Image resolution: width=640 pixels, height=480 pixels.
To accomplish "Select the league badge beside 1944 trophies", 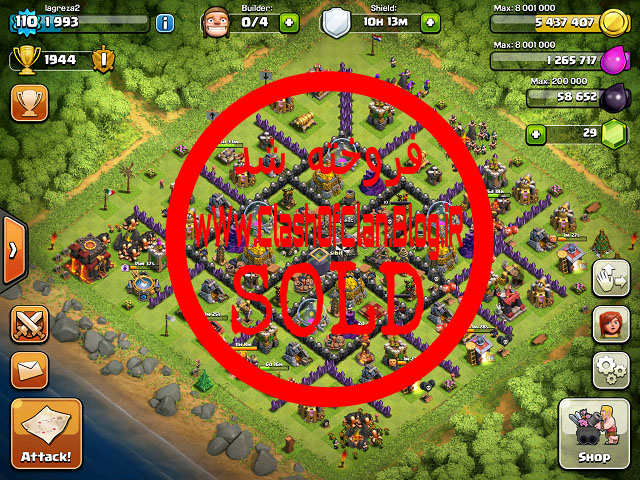I will tap(101, 60).
